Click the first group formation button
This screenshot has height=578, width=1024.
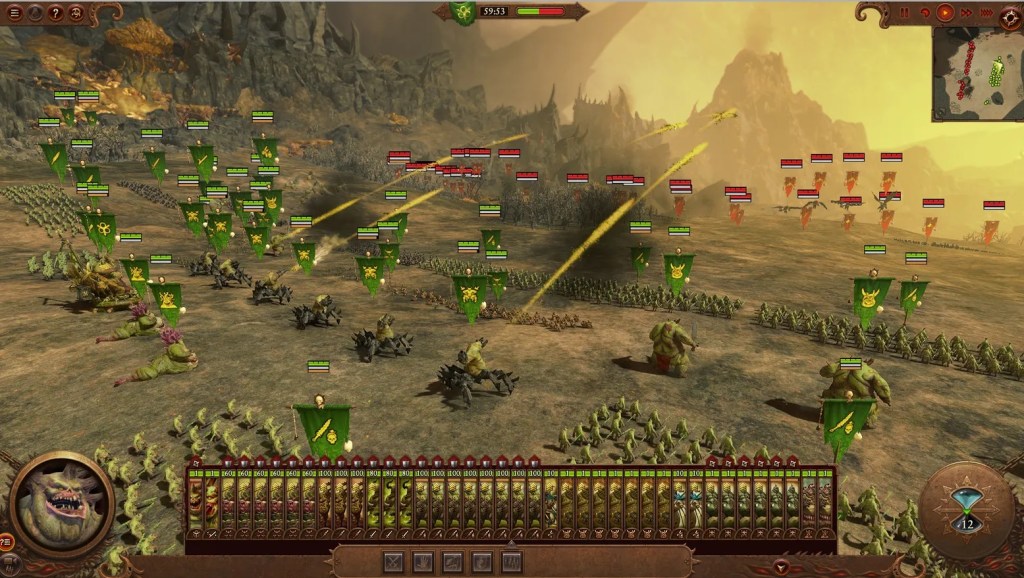(394, 562)
